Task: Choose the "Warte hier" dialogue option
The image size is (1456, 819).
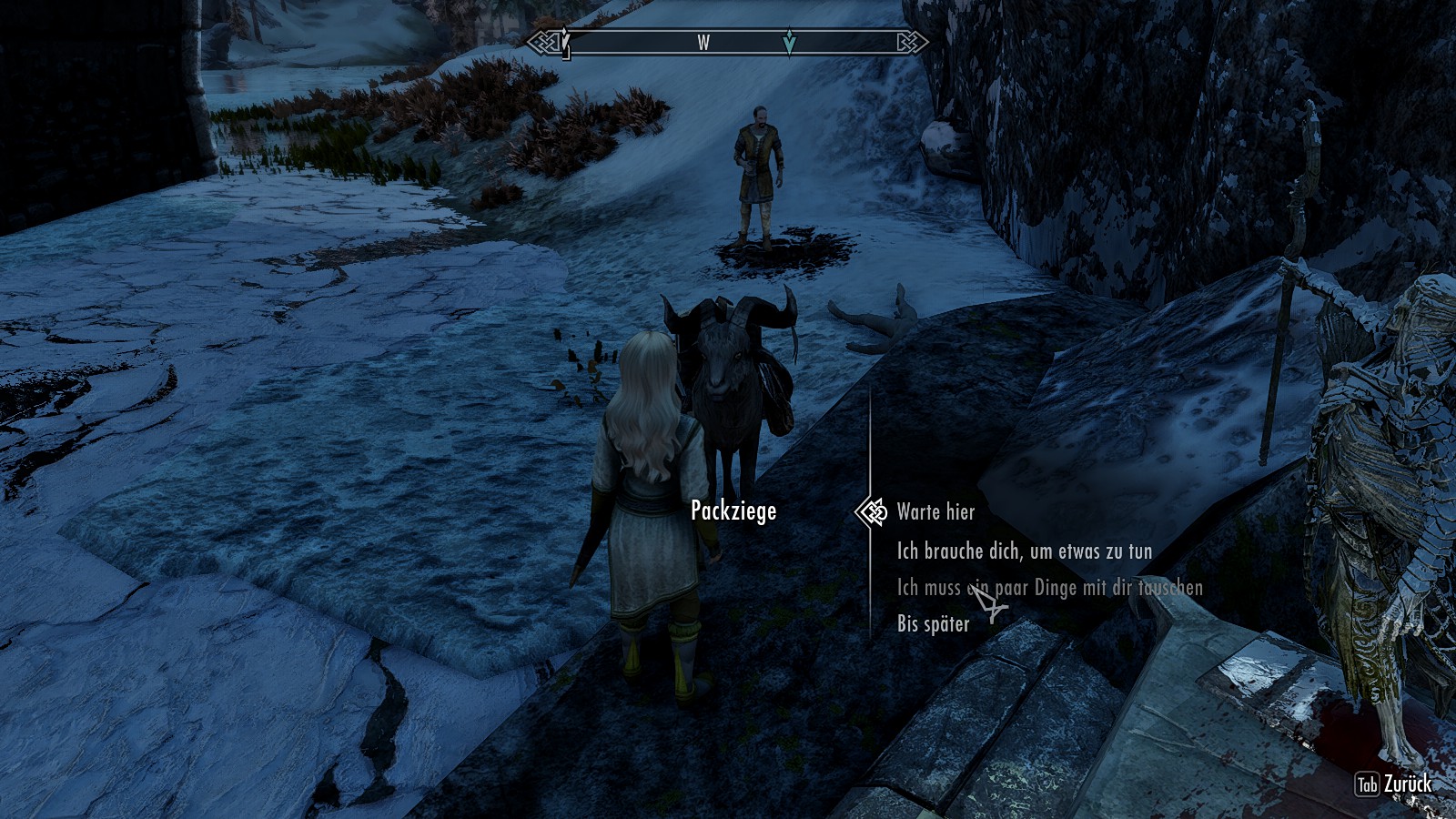Action: (935, 512)
